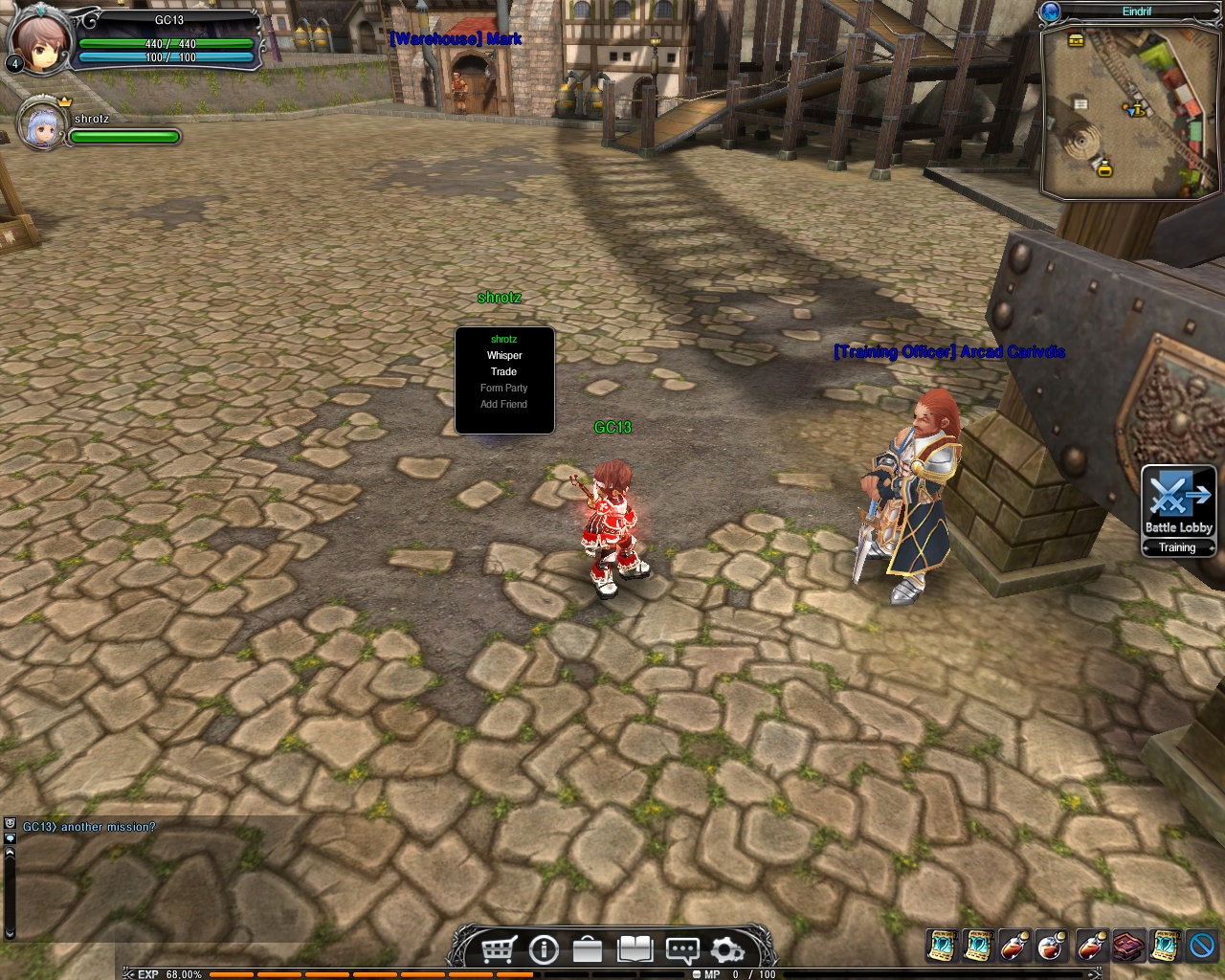Select the red spellbook hotbar slot

click(1127, 946)
